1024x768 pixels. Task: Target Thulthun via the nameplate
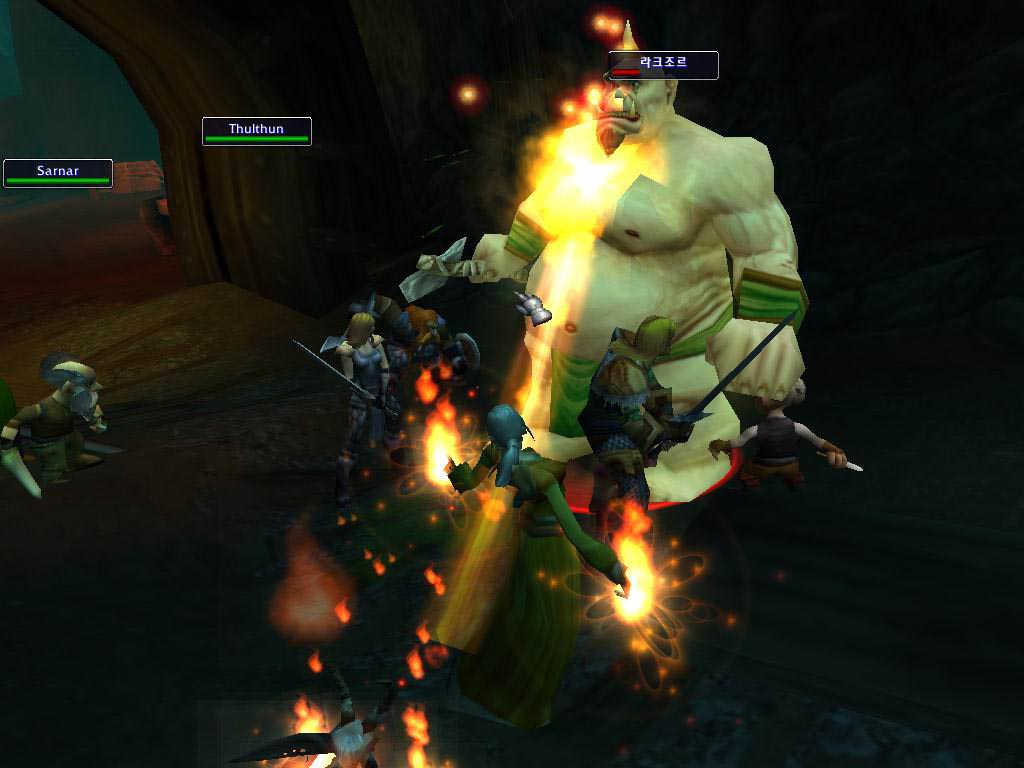pyautogui.click(x=256, y=131)
